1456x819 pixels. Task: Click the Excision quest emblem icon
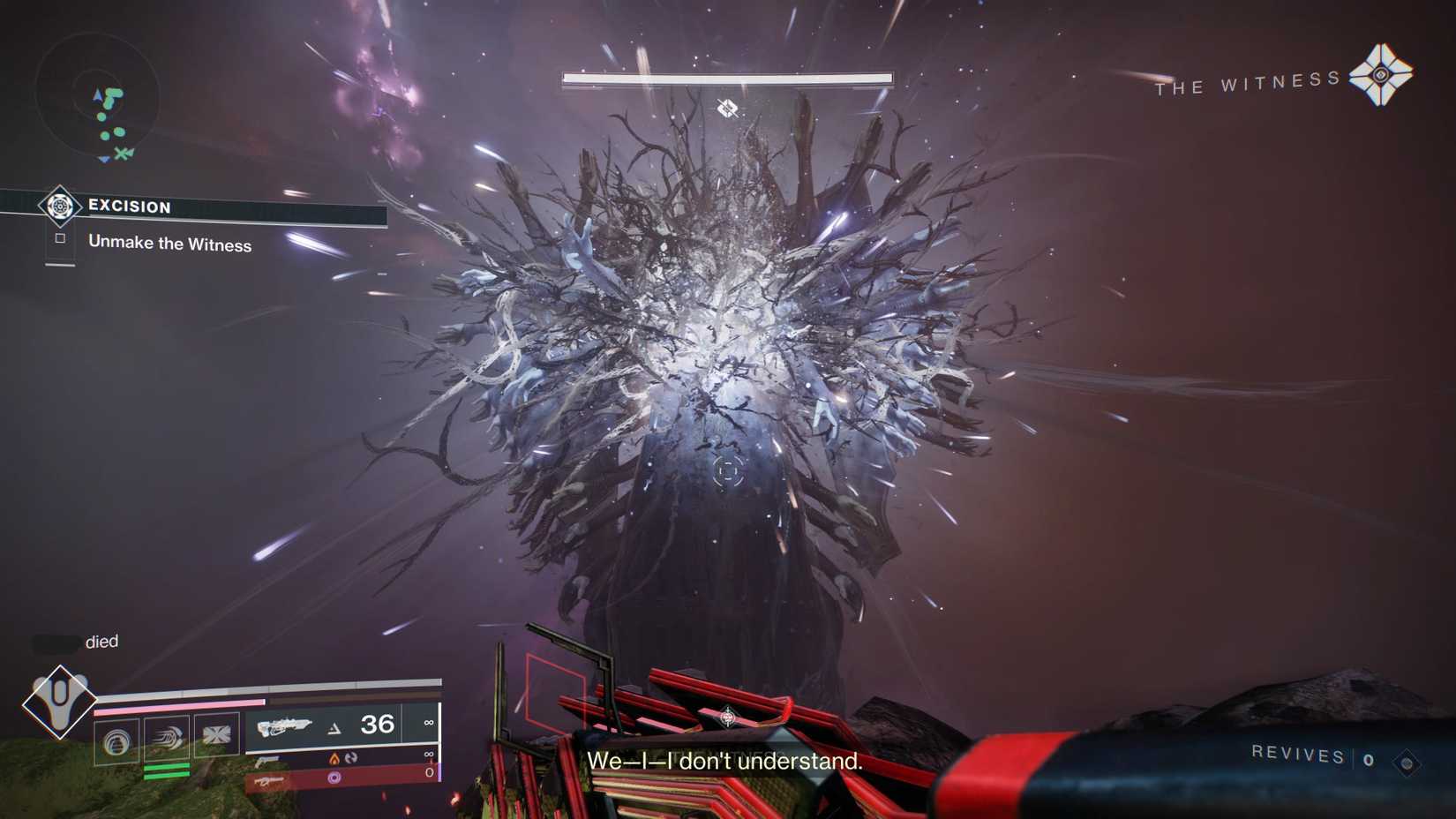60,207
